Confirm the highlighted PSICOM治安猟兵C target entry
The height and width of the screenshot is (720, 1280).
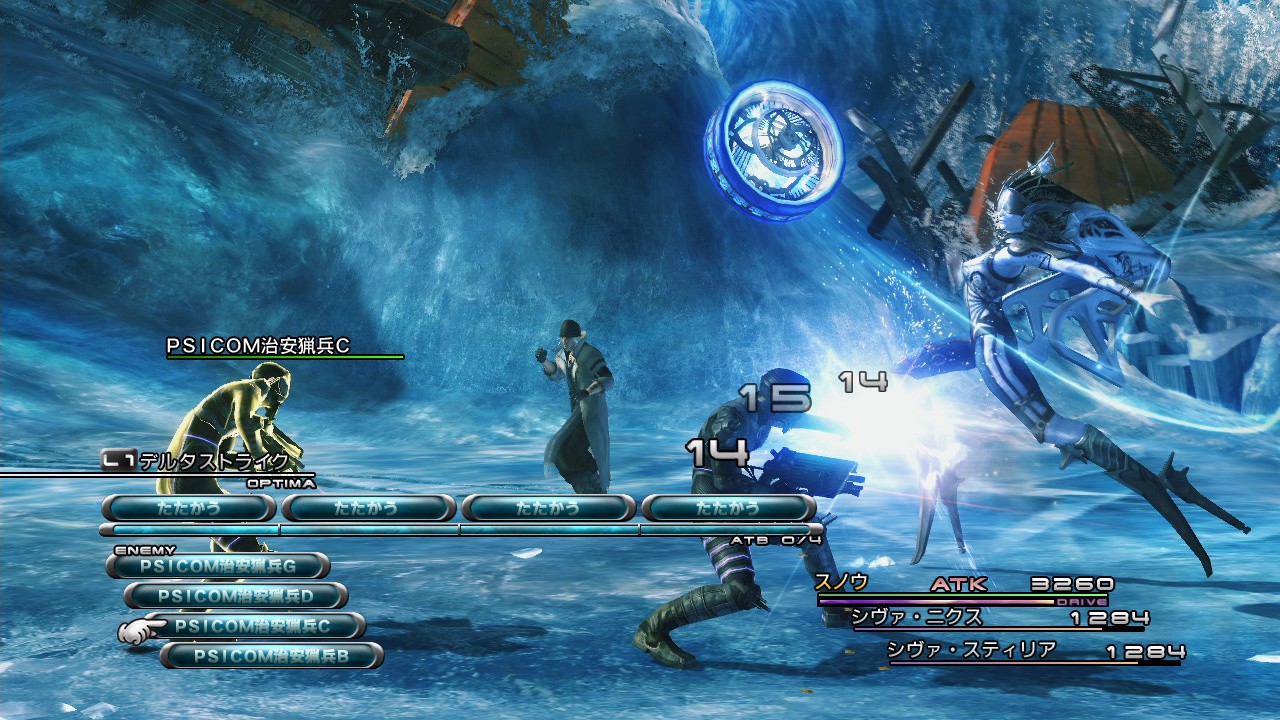(254, 626)
